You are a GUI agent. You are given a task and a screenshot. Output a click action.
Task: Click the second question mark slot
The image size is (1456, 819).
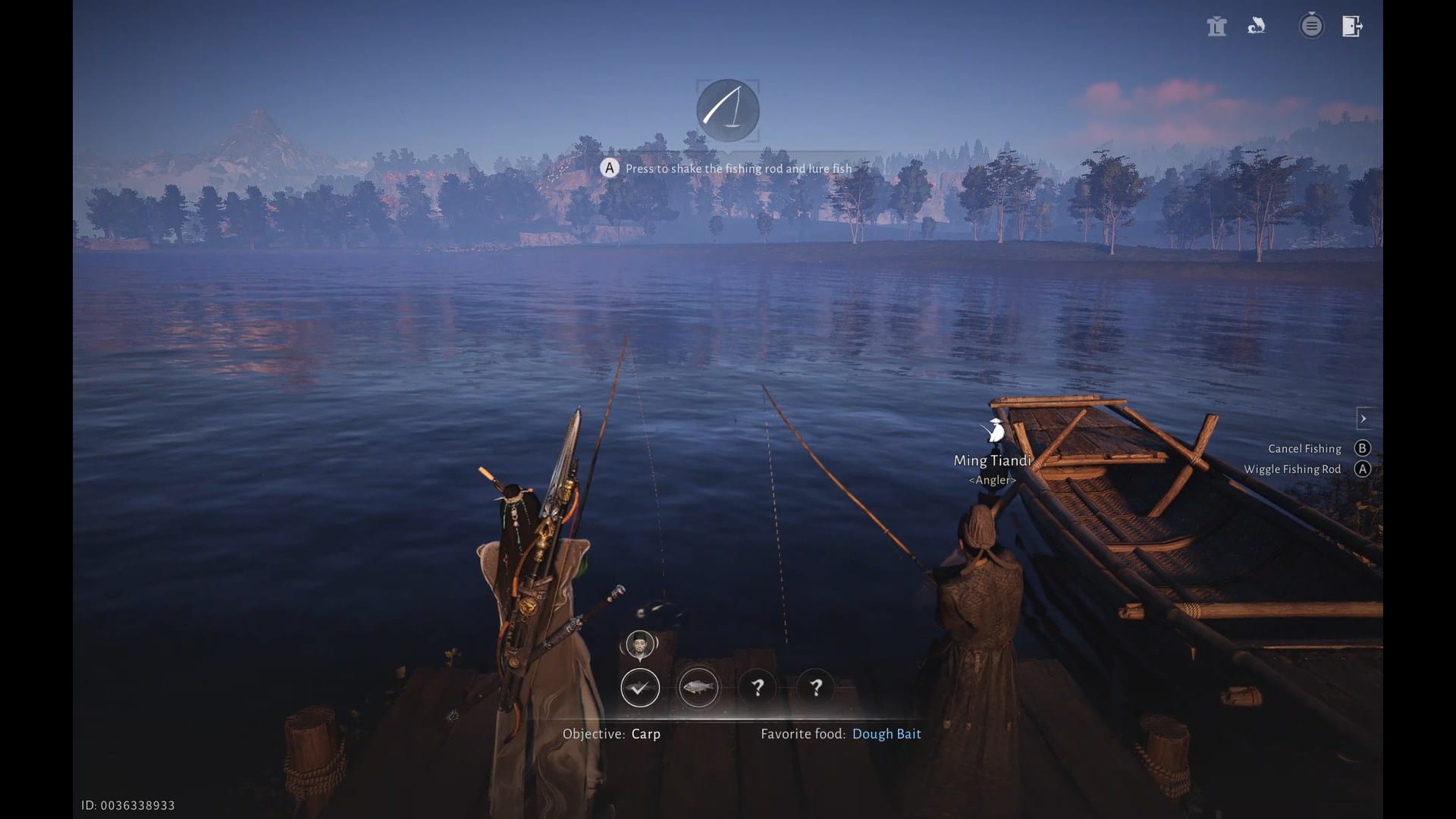tap(815, 688)
